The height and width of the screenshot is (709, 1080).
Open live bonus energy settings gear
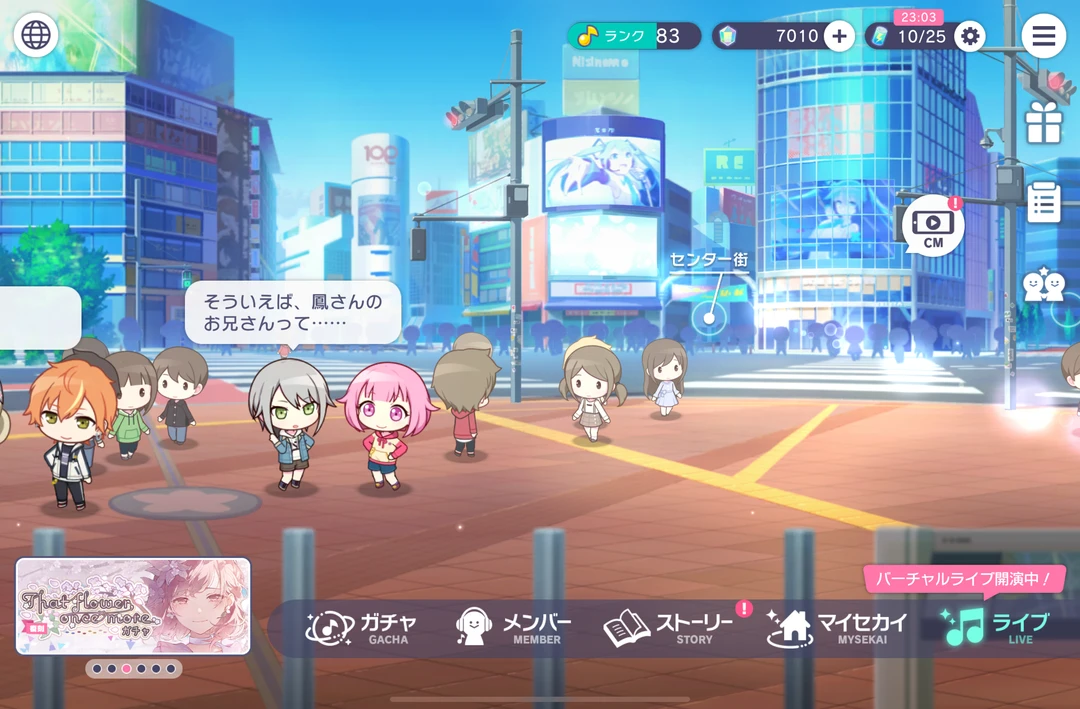968,37
